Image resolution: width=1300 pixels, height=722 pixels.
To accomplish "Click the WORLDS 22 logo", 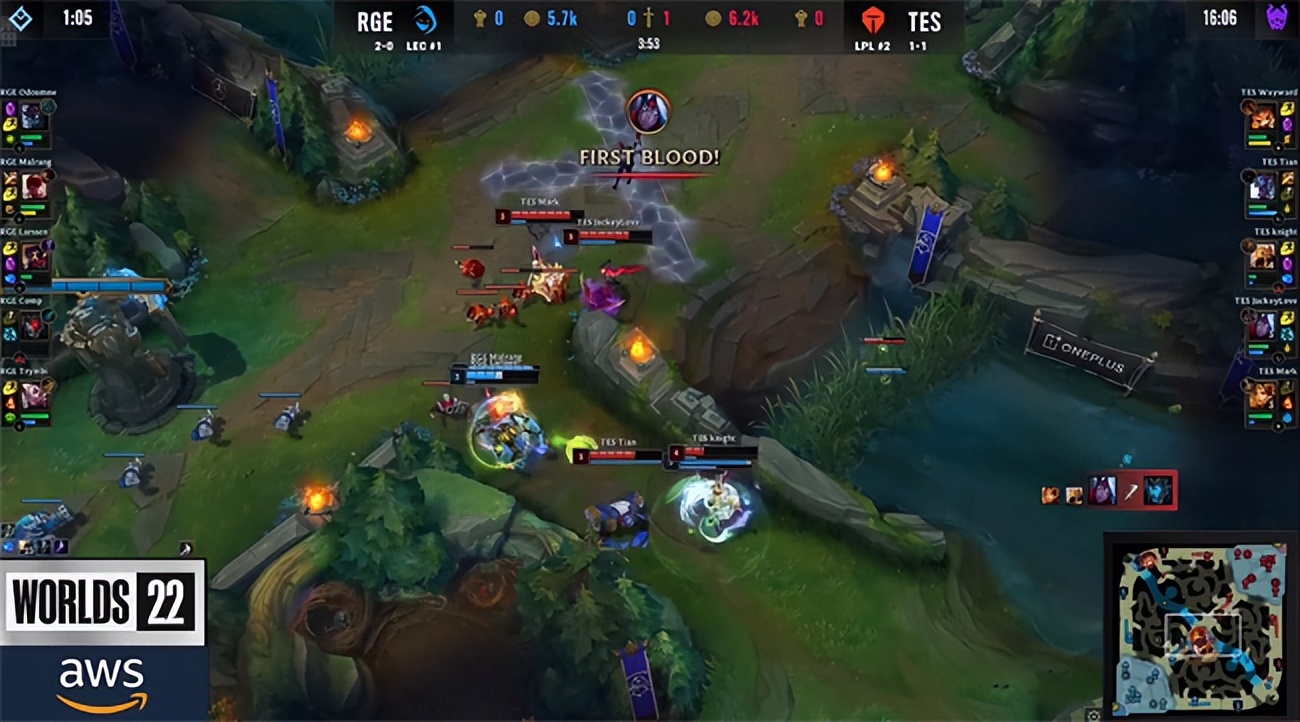I will [x=100, y=600].
